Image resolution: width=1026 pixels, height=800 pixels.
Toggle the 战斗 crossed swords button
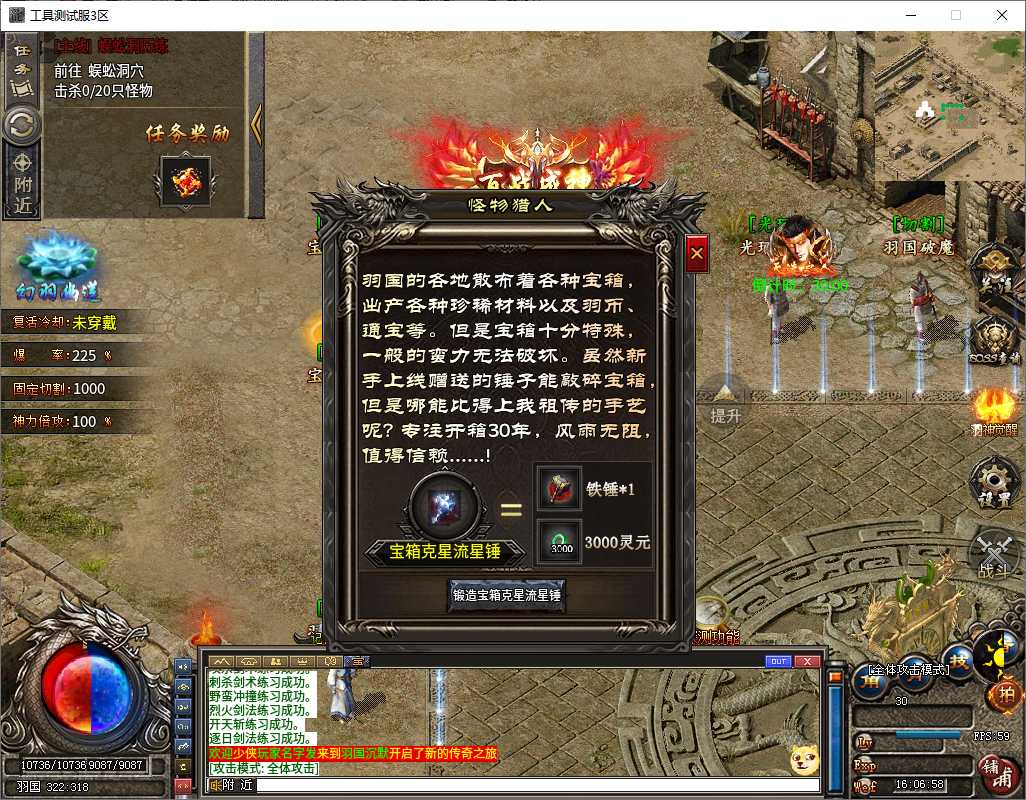pos(994,553)
